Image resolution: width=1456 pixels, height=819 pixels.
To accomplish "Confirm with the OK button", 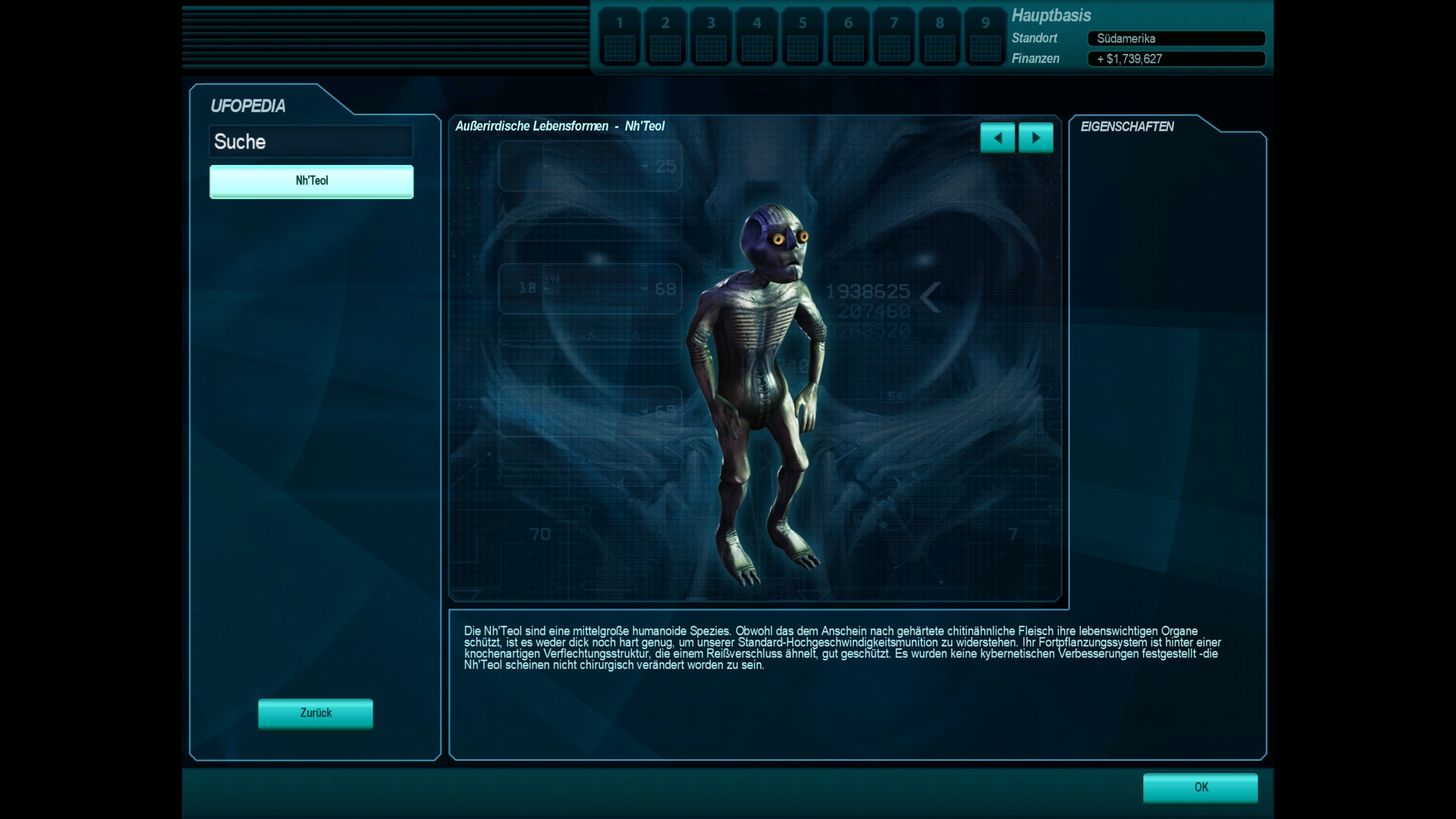I will pyautogui.click(x=1200, y=788).
